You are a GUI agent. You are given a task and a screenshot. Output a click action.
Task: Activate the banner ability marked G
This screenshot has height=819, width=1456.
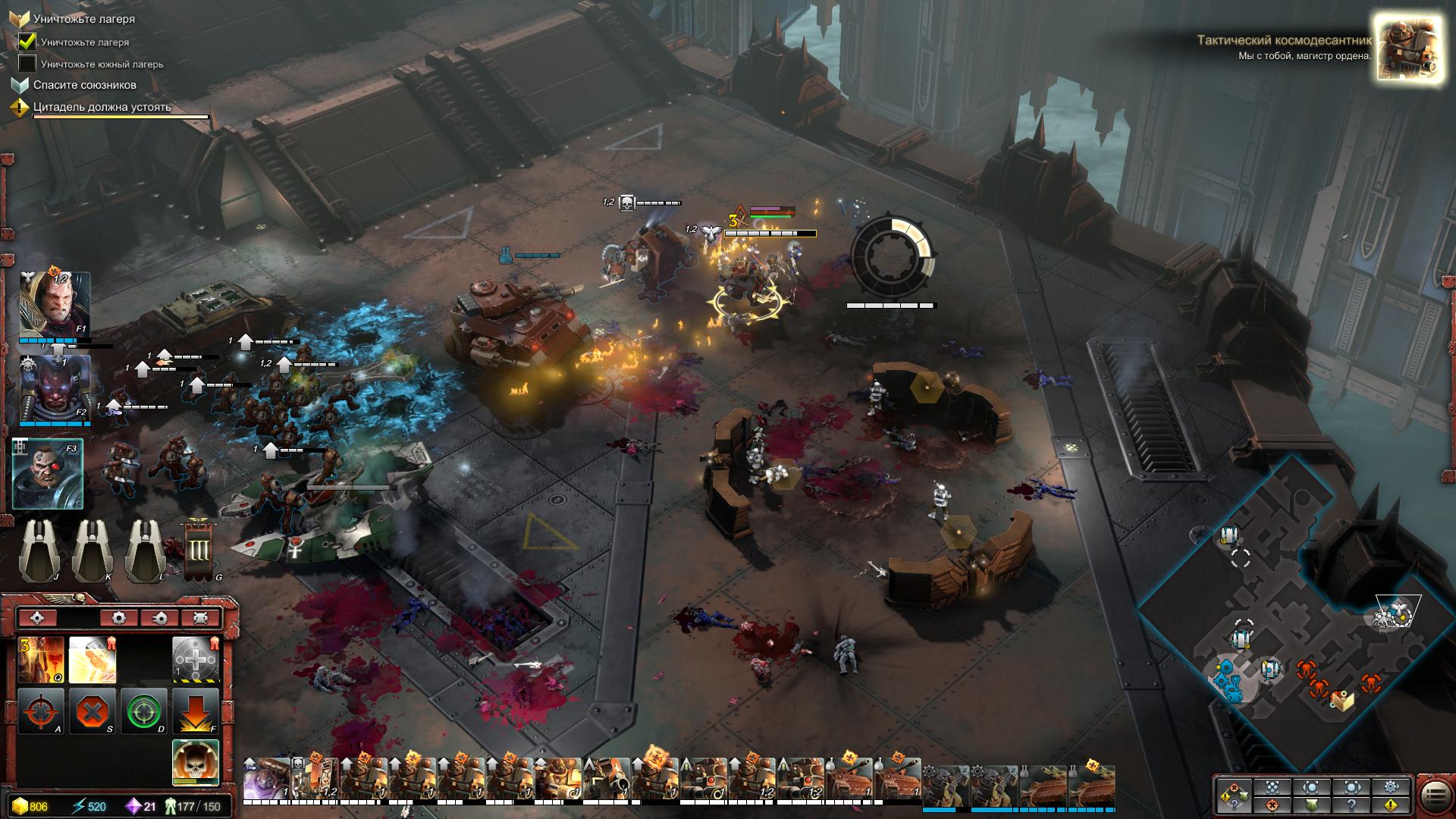pyautogui.click(x=198, y=550)
